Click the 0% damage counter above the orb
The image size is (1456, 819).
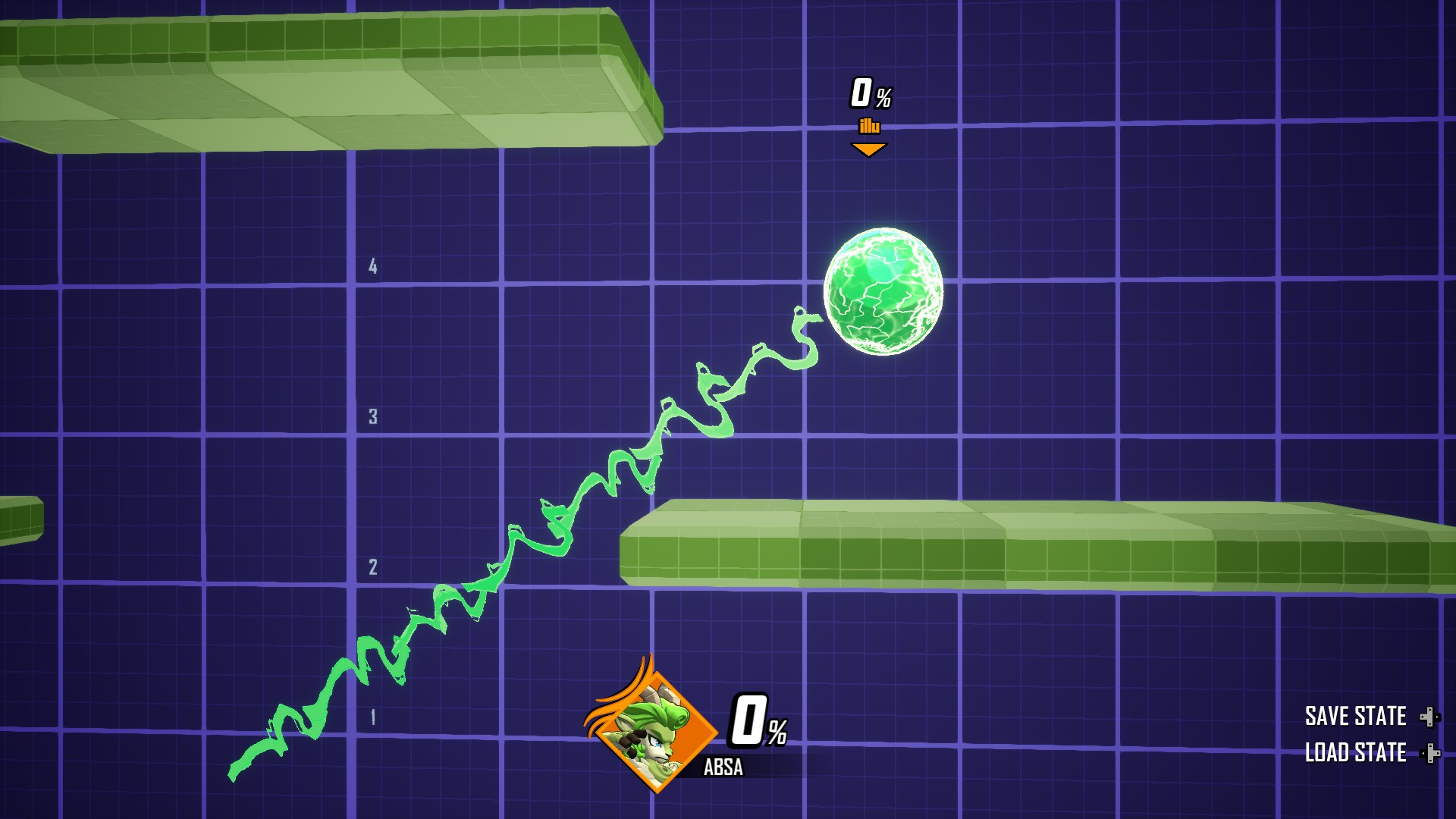click(x=870, y=93)
